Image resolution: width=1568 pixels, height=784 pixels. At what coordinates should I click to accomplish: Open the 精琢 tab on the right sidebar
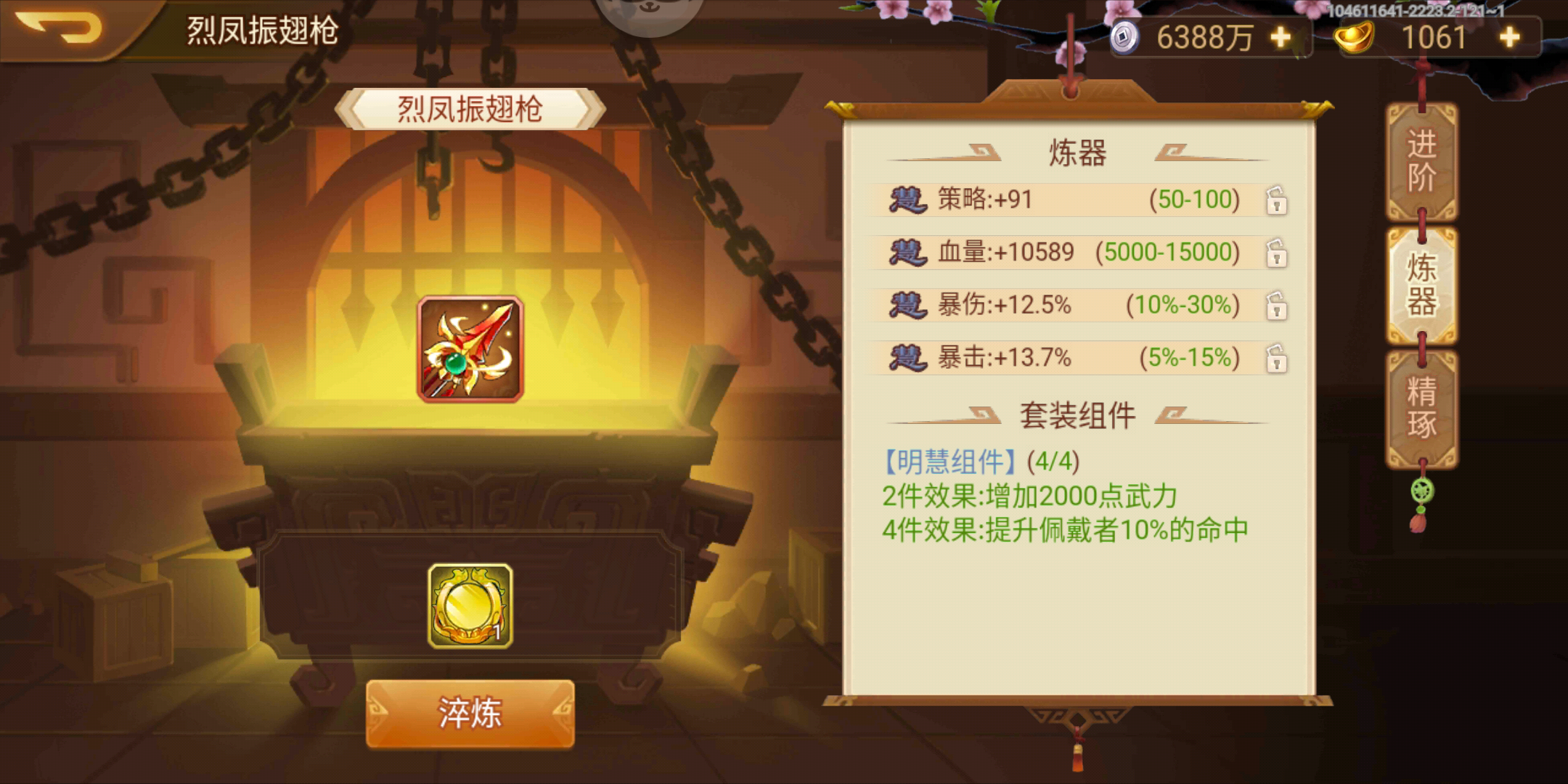click(1421, 404)
